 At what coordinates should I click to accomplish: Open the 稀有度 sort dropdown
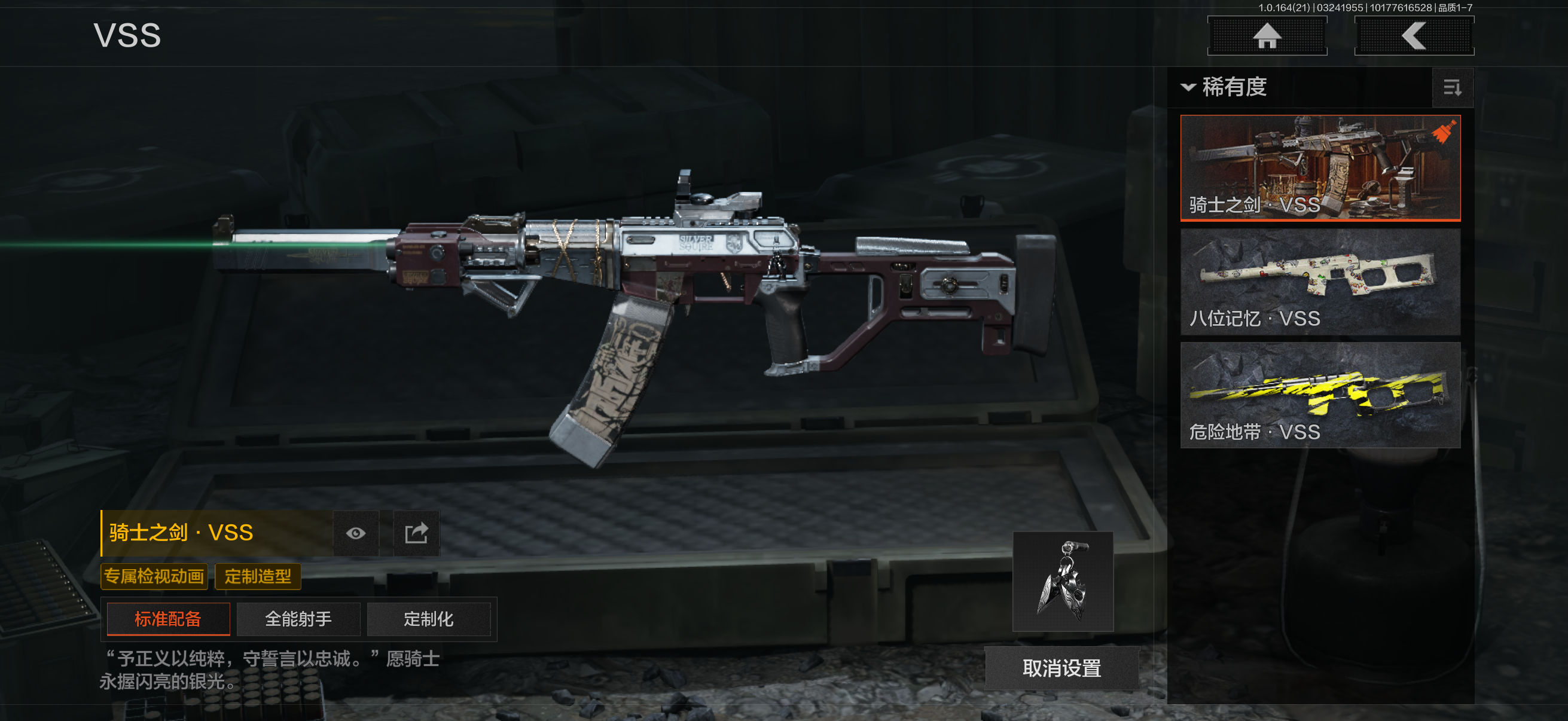tap(1224, 87)
